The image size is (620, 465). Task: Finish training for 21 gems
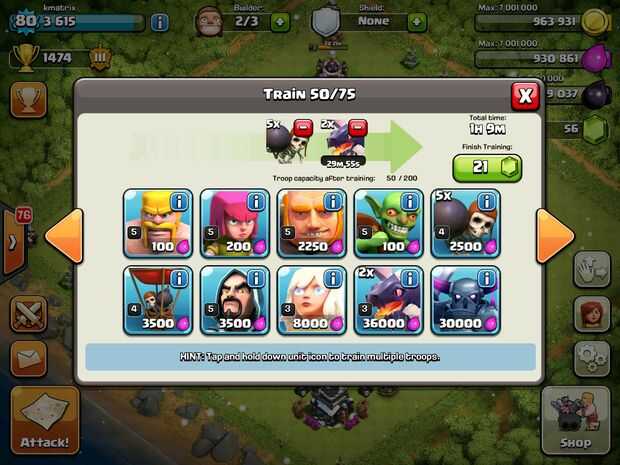coord(487,167)
